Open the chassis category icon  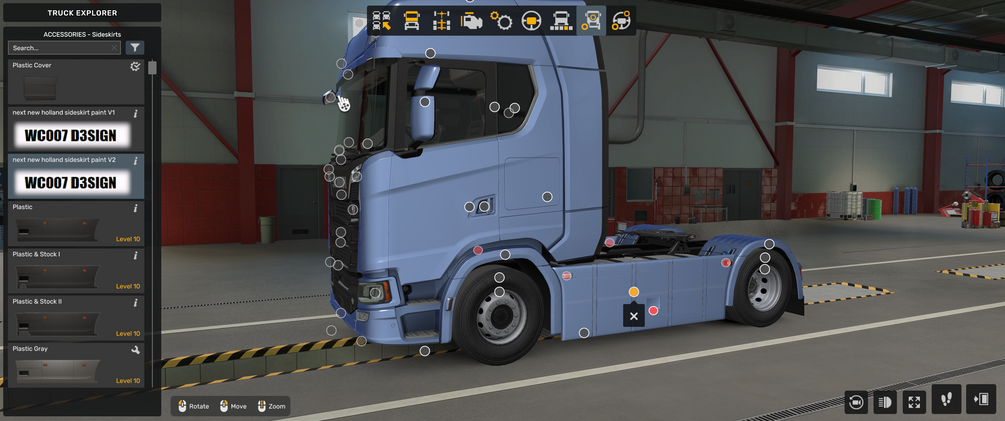[441, 21]
